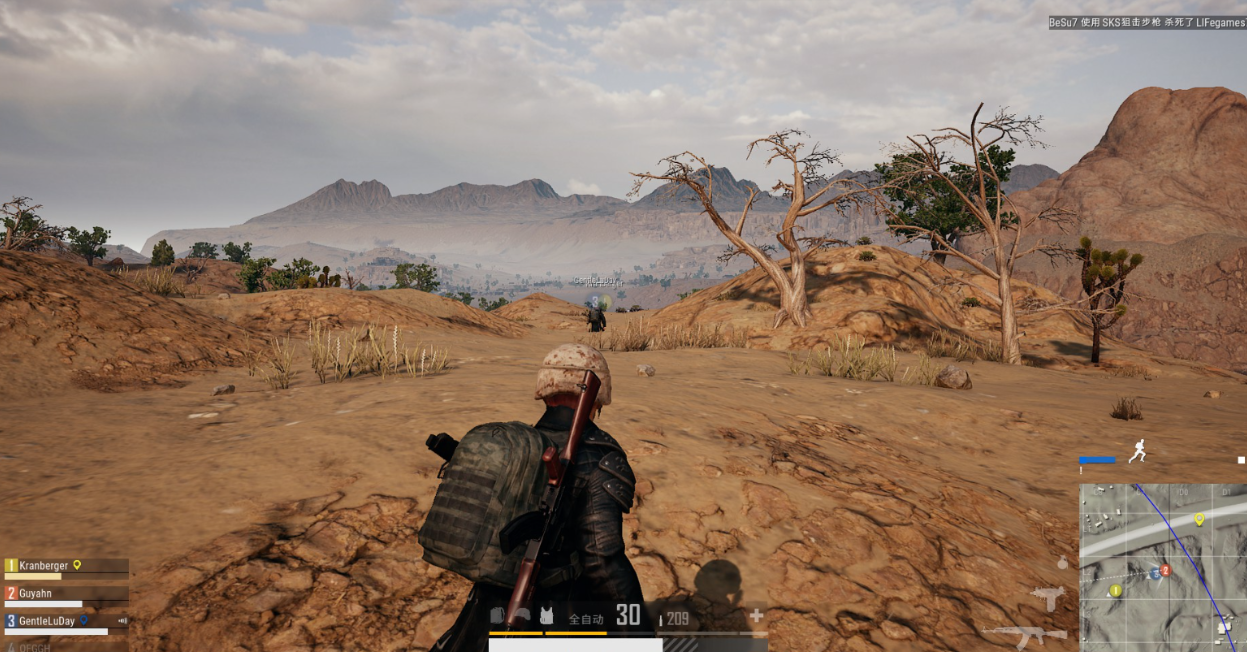
Task: Select the AK assault rifle weapon icon
Action: (1023, 633)
